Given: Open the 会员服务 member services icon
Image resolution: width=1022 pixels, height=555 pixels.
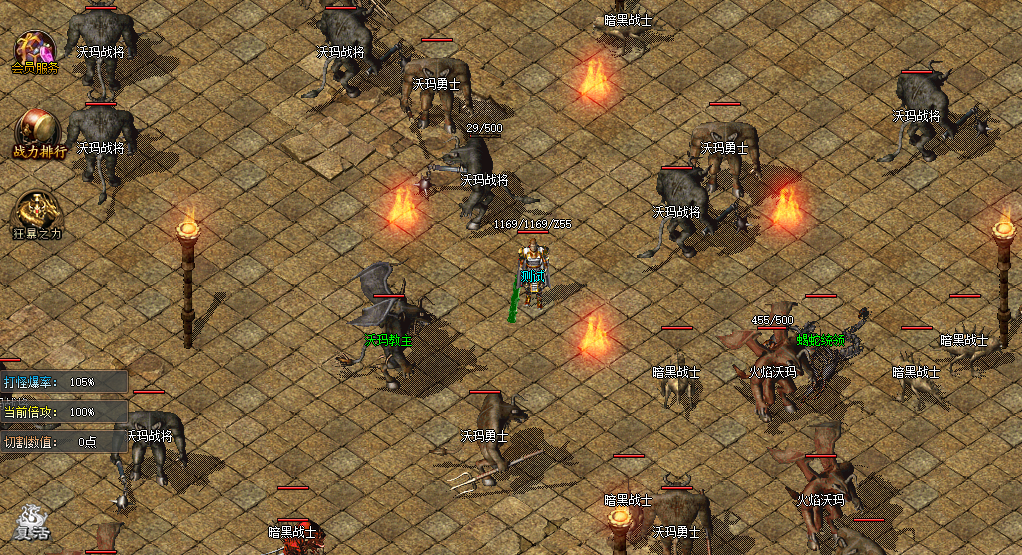Looking at the screenshot, I should (35, 52).
